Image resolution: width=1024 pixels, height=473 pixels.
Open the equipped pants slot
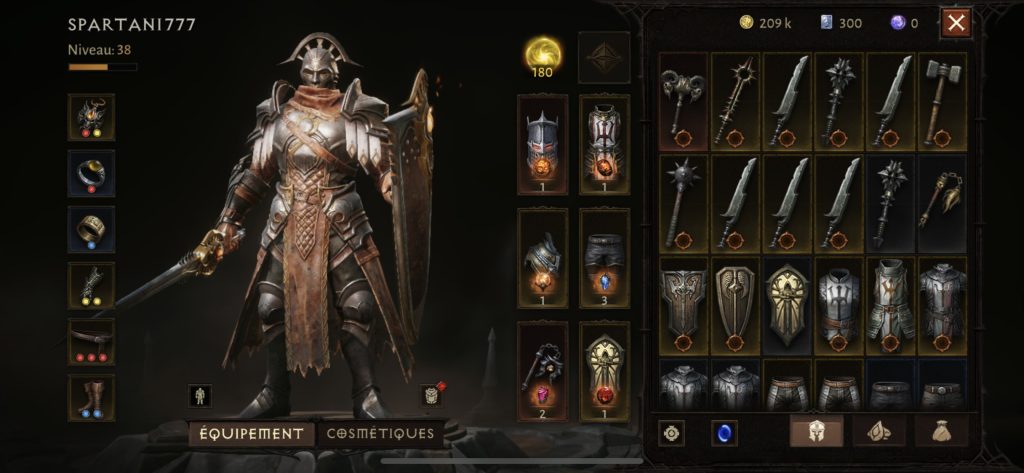(604, 257)
